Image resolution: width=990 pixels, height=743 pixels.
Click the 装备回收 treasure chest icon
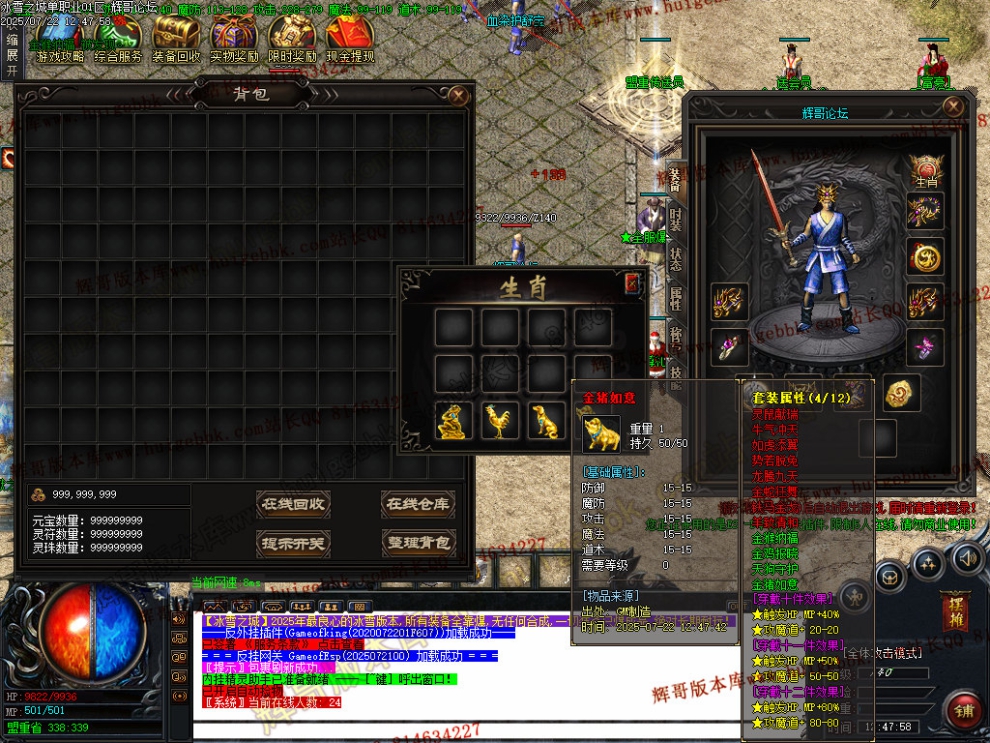point(176,42)
